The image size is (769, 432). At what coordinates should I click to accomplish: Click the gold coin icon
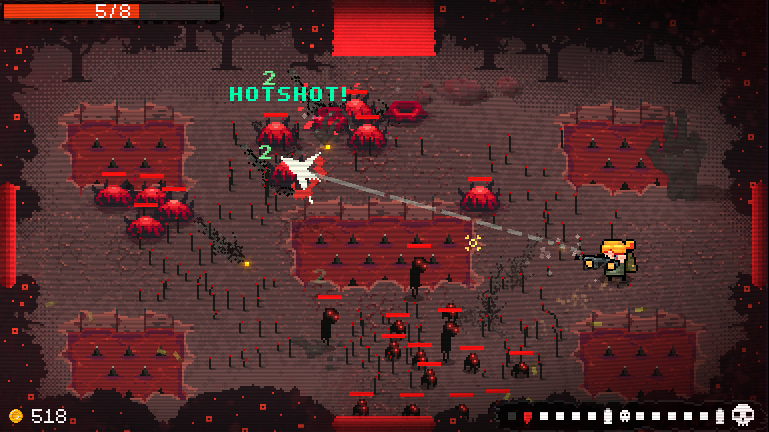click(x=15, y=416)
